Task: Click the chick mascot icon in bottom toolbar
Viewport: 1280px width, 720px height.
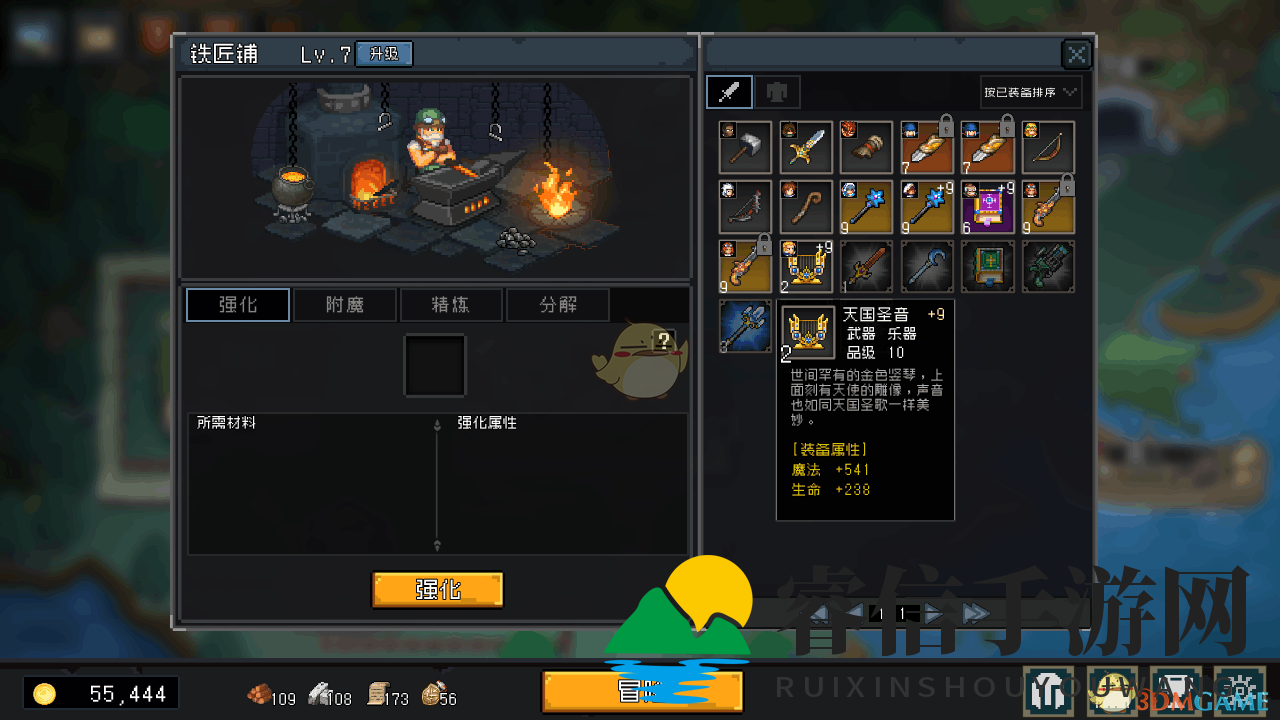Action: click(1111, 690)
